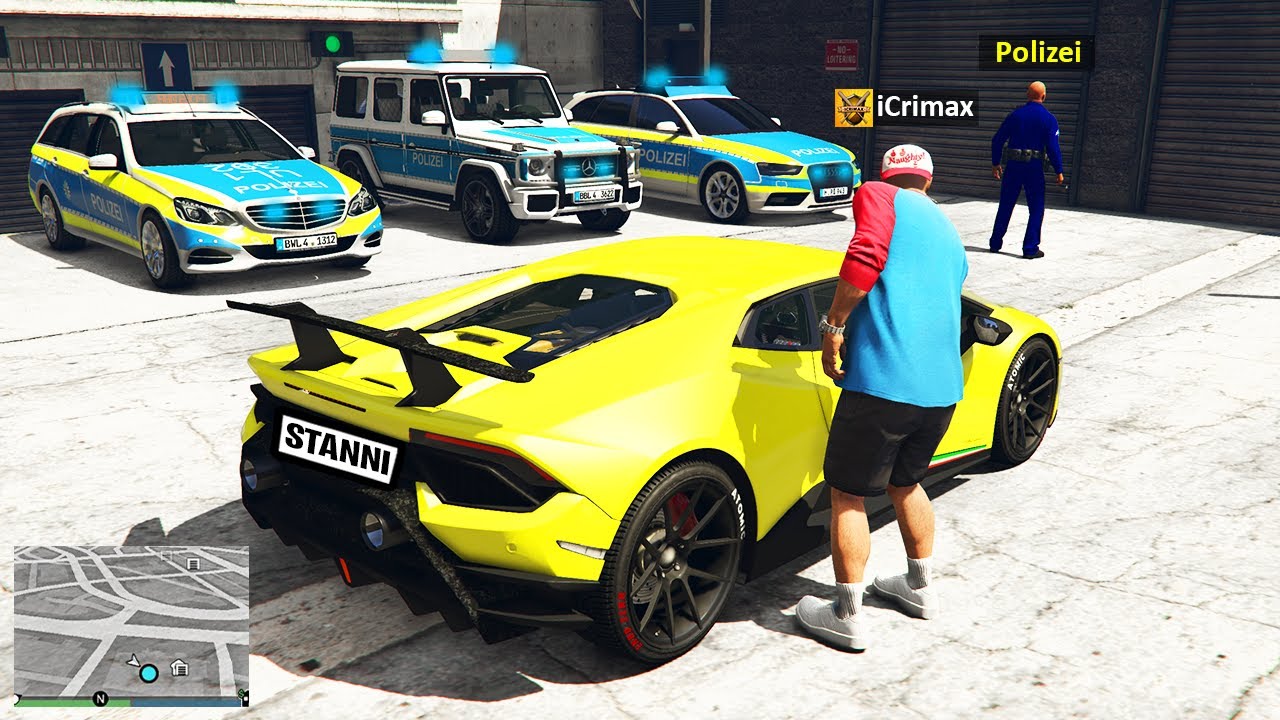This screenshot has width=1280, height=720.
Task: Click the N compass marker on the minimap
Action: click(x=99, y=699)
